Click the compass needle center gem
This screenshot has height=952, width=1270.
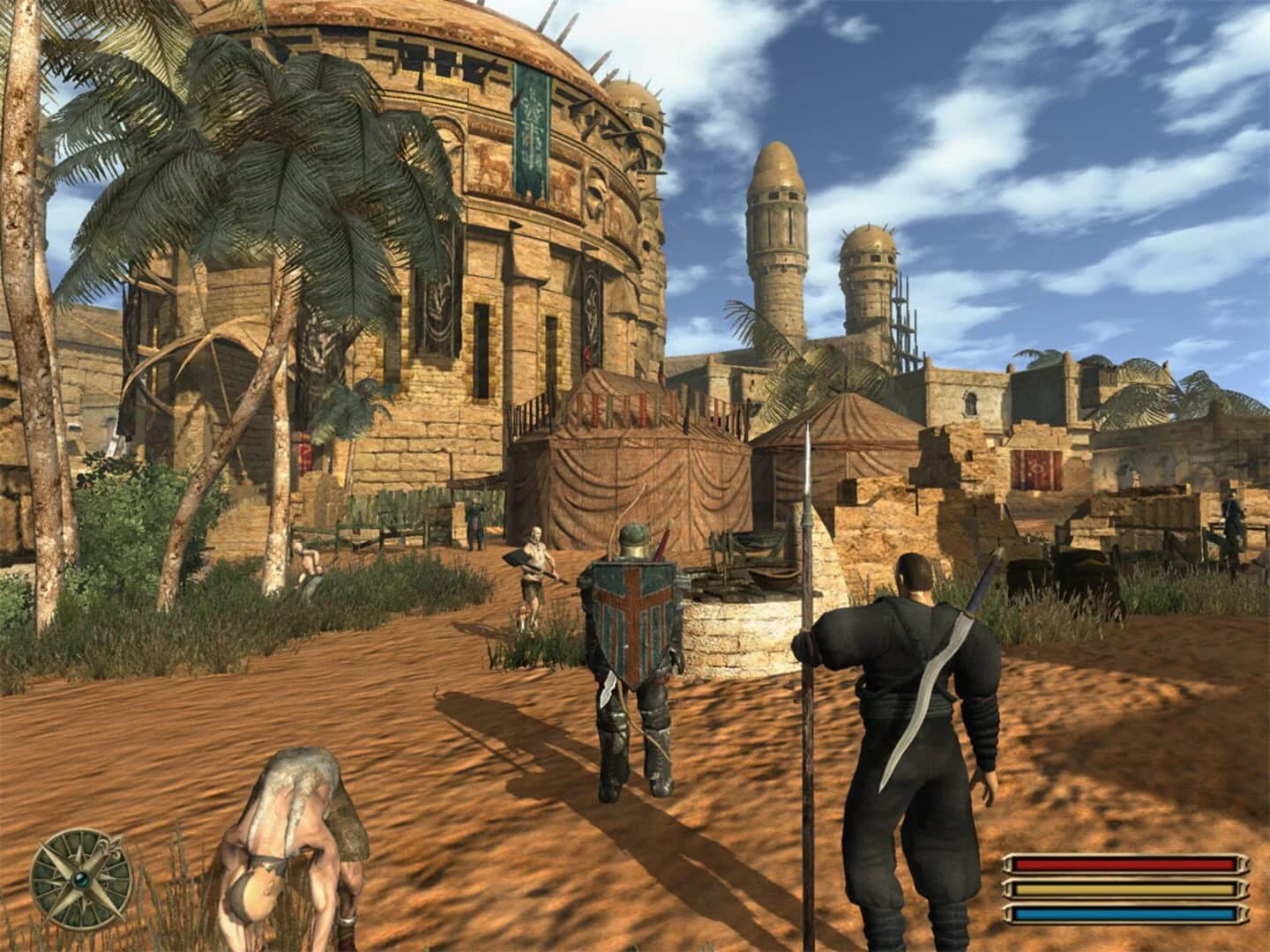(x=79, y=881)
